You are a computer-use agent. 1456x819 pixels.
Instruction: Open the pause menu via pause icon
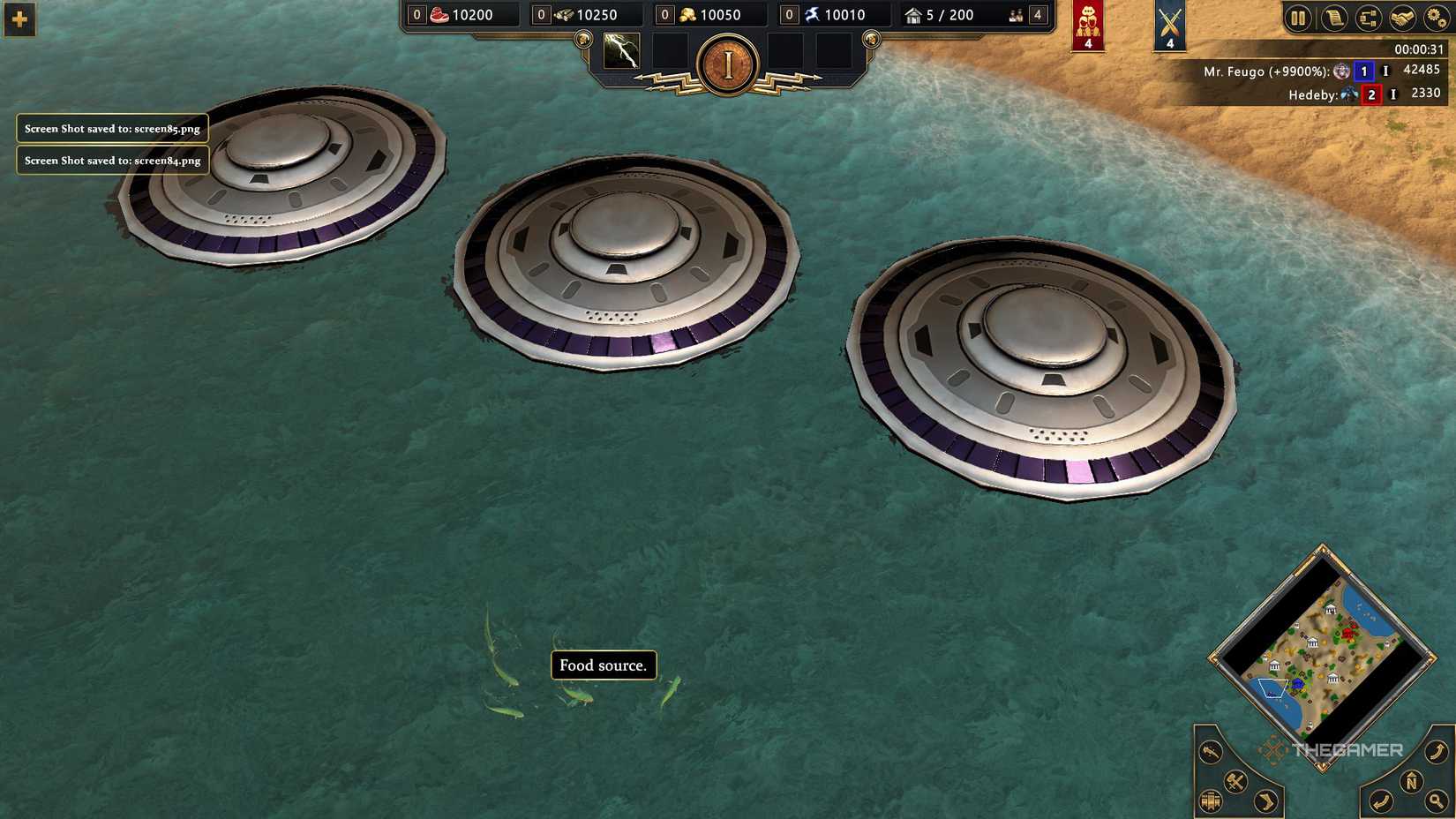pyautogui.click(x=1298, y=18)
